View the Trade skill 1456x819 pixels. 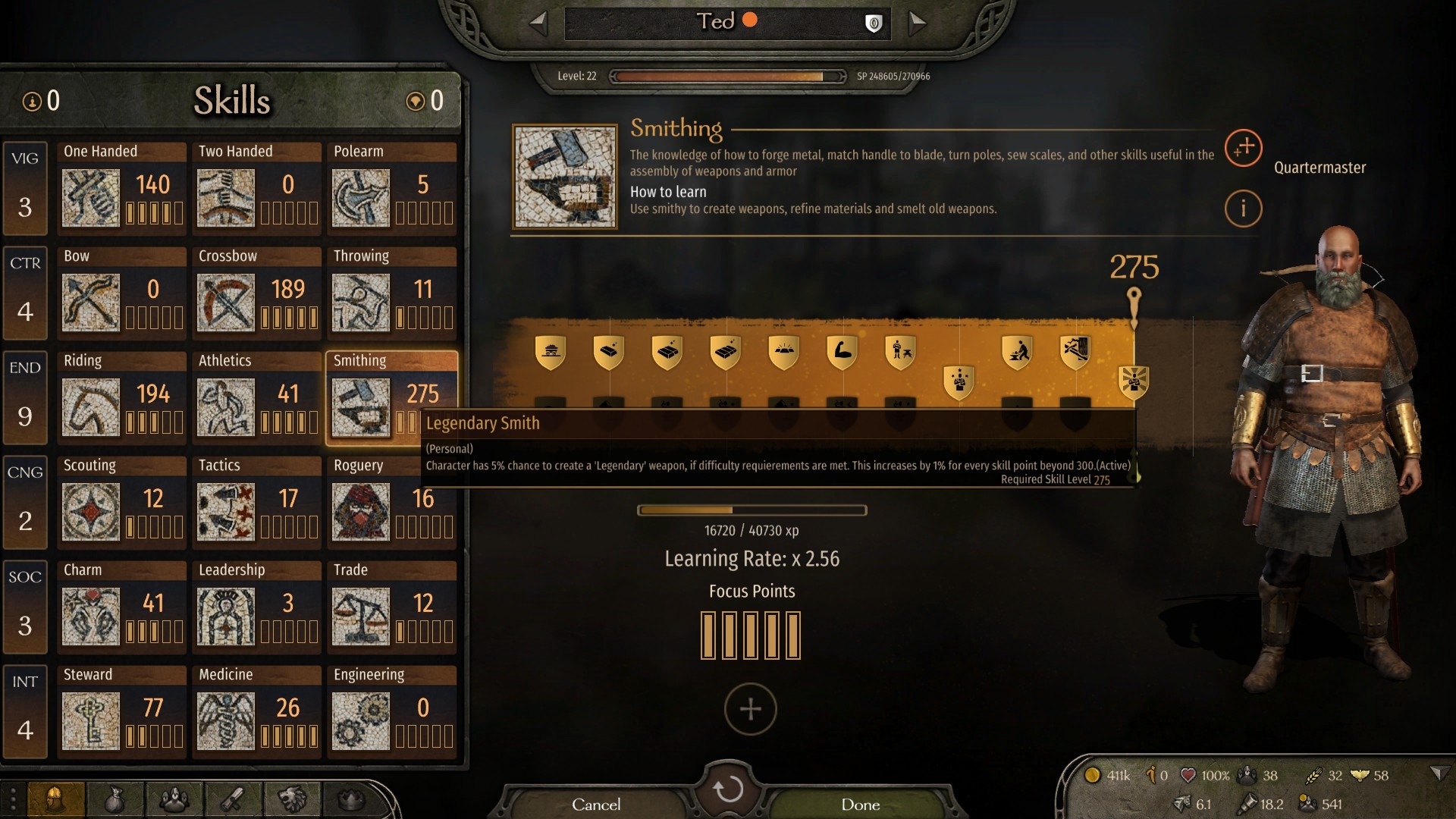click(x=392, y=604)
